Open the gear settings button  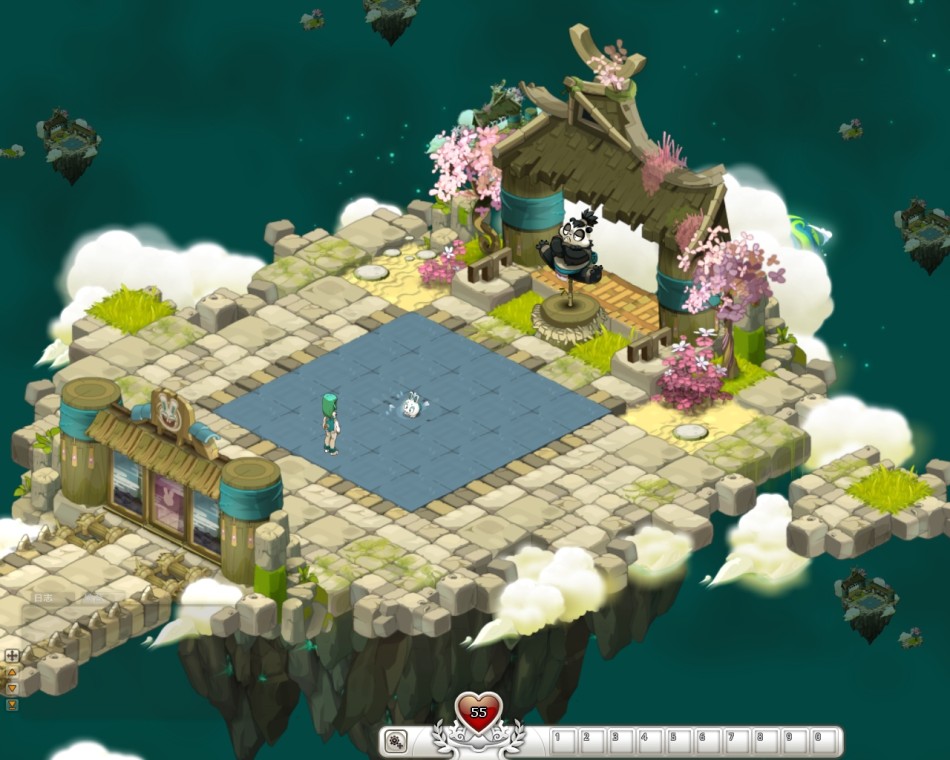tap(396, 741)
